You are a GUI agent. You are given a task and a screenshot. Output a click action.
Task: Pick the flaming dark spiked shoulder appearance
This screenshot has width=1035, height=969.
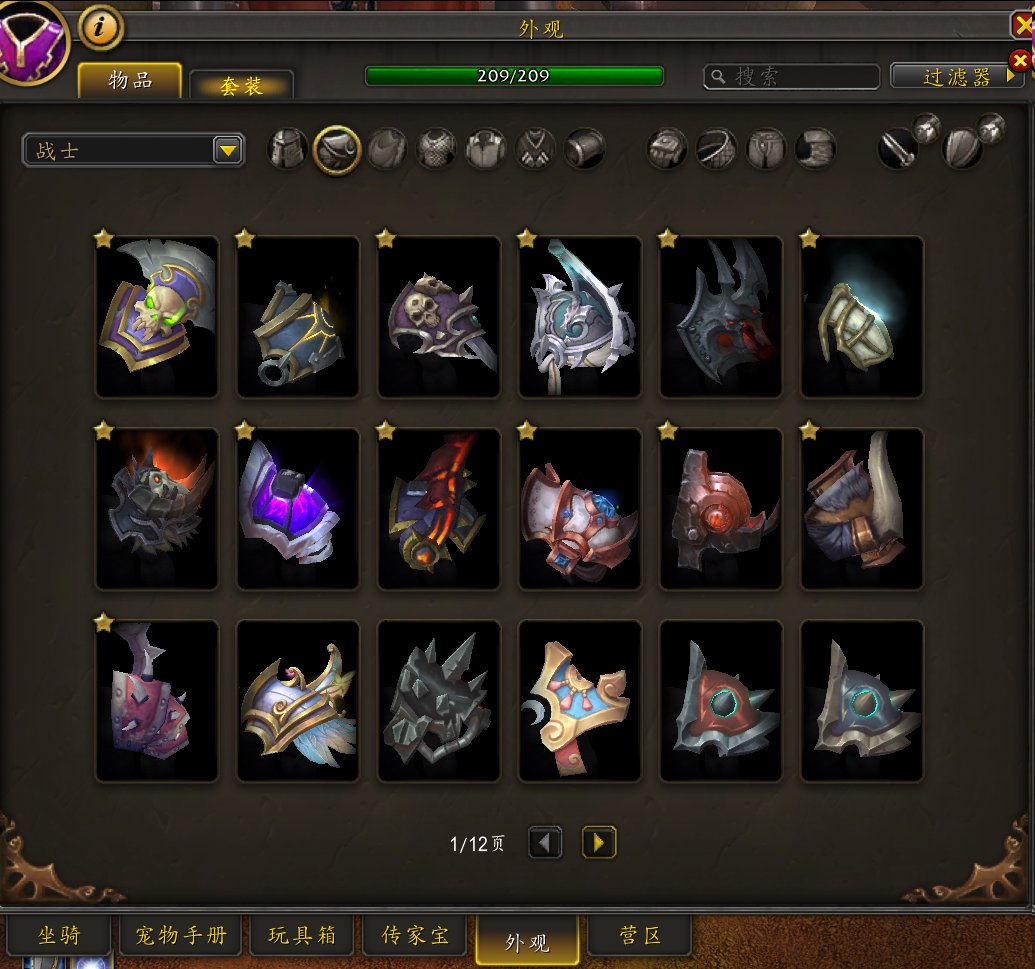click(x=157, y=508)
